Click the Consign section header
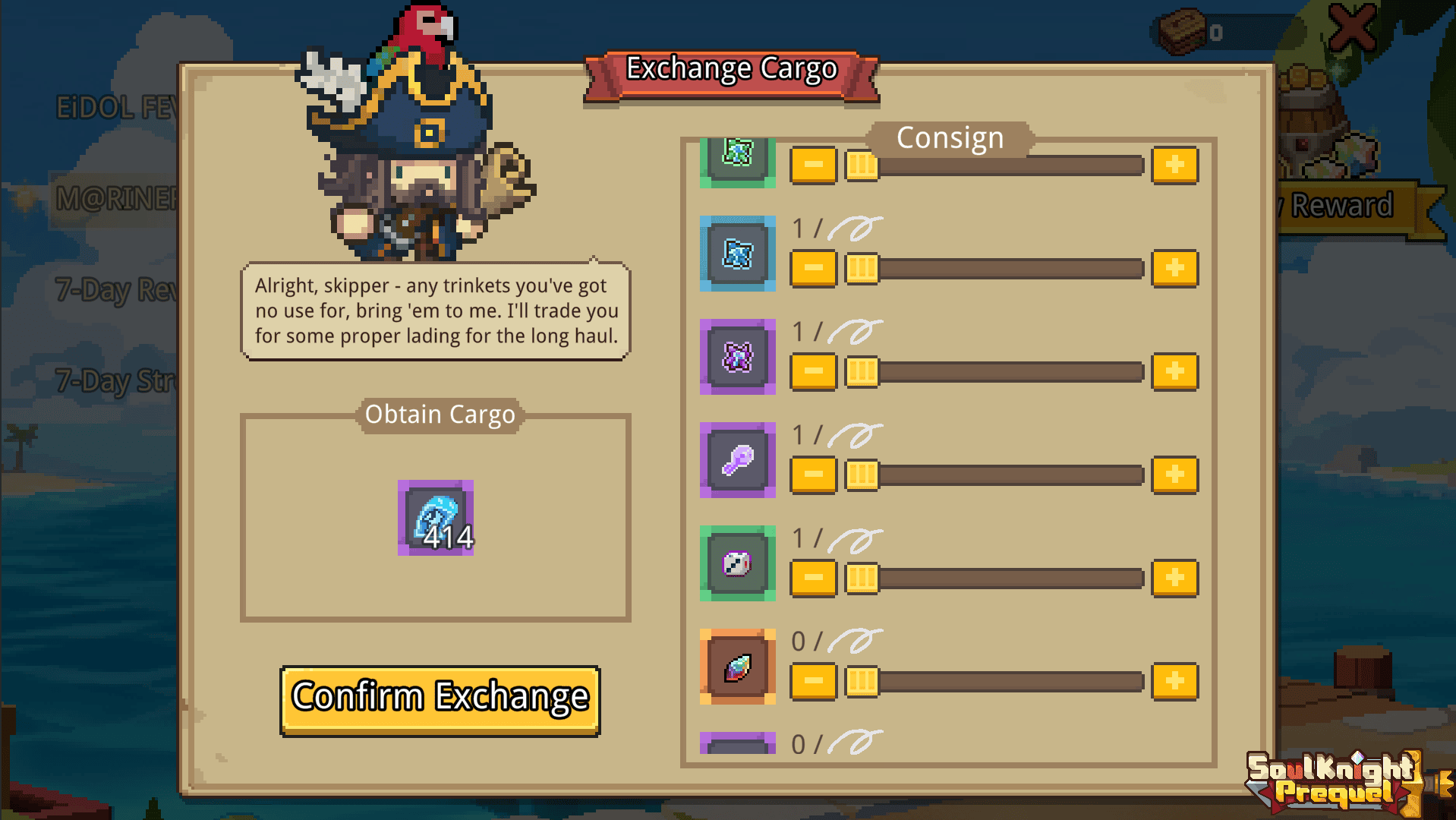Viewport: 1456px width, 820px height. click(950, 137)
